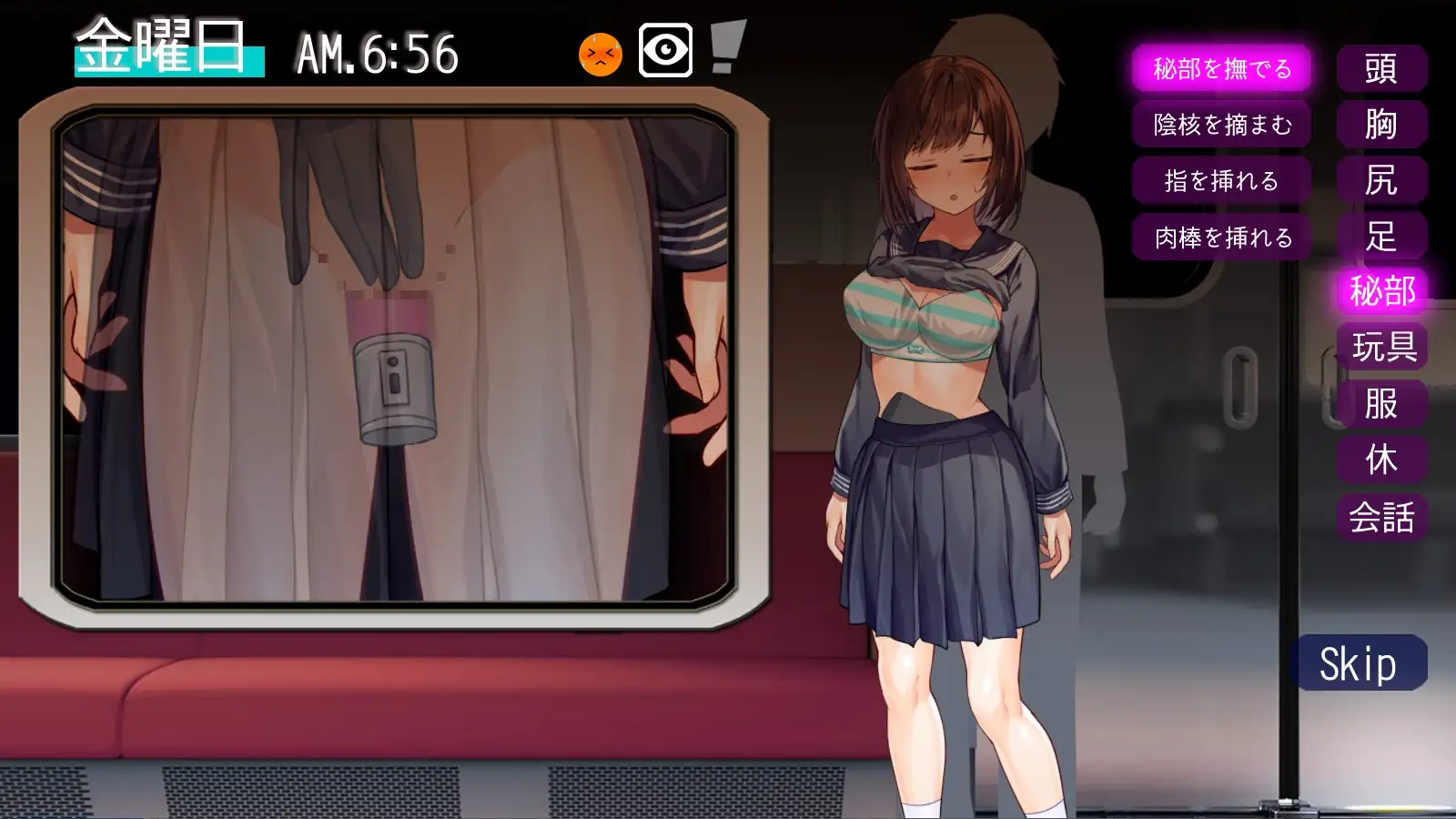This screenshot has height=819, width=1456.
Task: Click the AM 6:56 time display
Action: [x=376, y=52]
